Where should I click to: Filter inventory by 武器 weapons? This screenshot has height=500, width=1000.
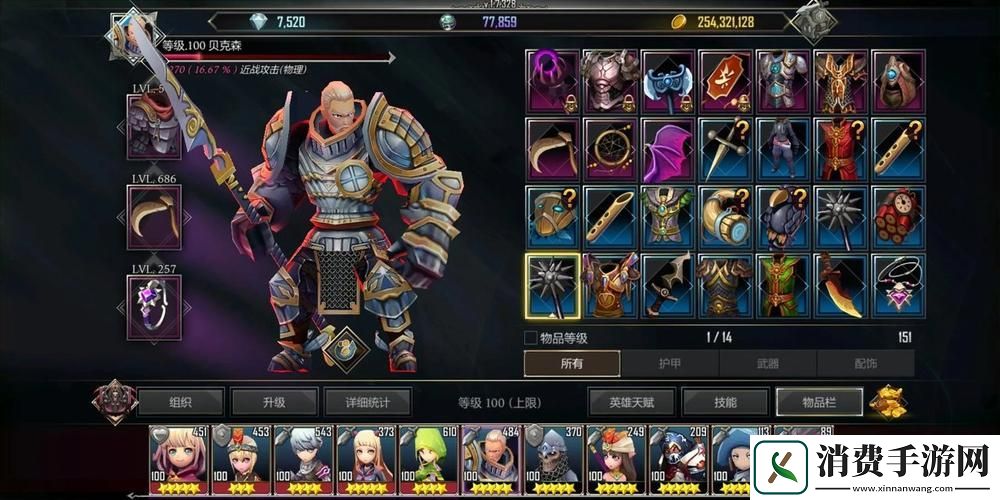pyautogui.click(x=767, y=364)
